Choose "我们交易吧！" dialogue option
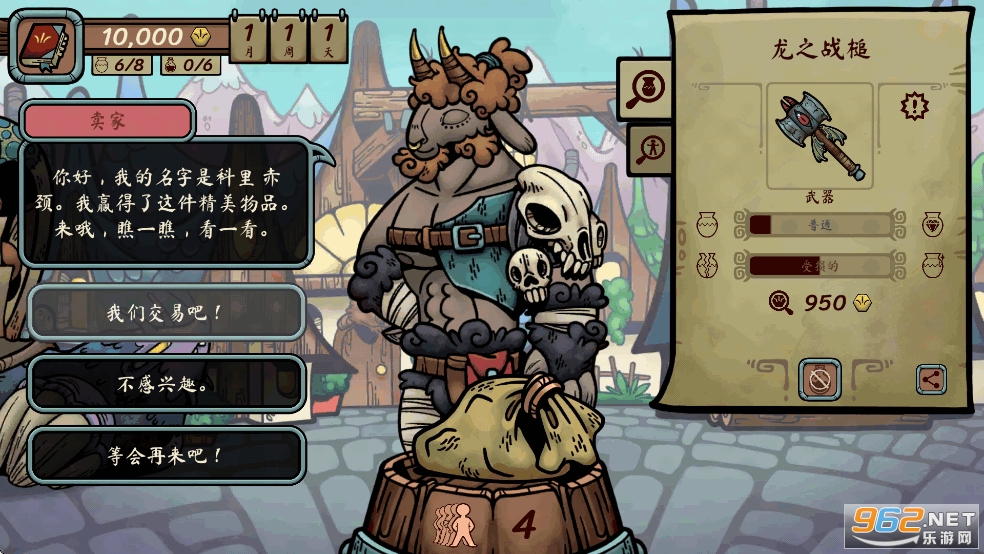Viewport: 984px width, 554px height. 166,312
